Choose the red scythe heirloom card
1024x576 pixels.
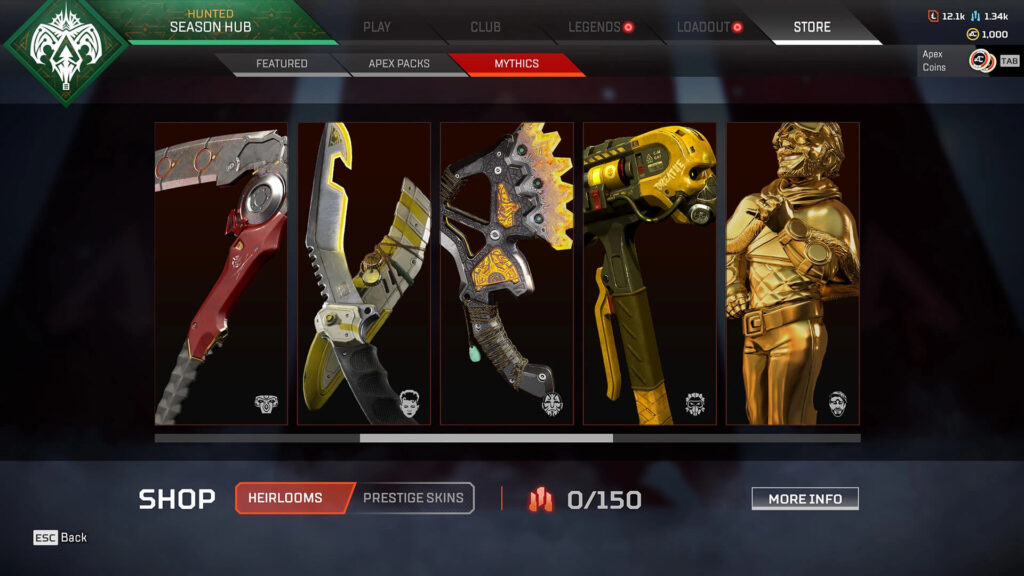click(x=221, y=273)
